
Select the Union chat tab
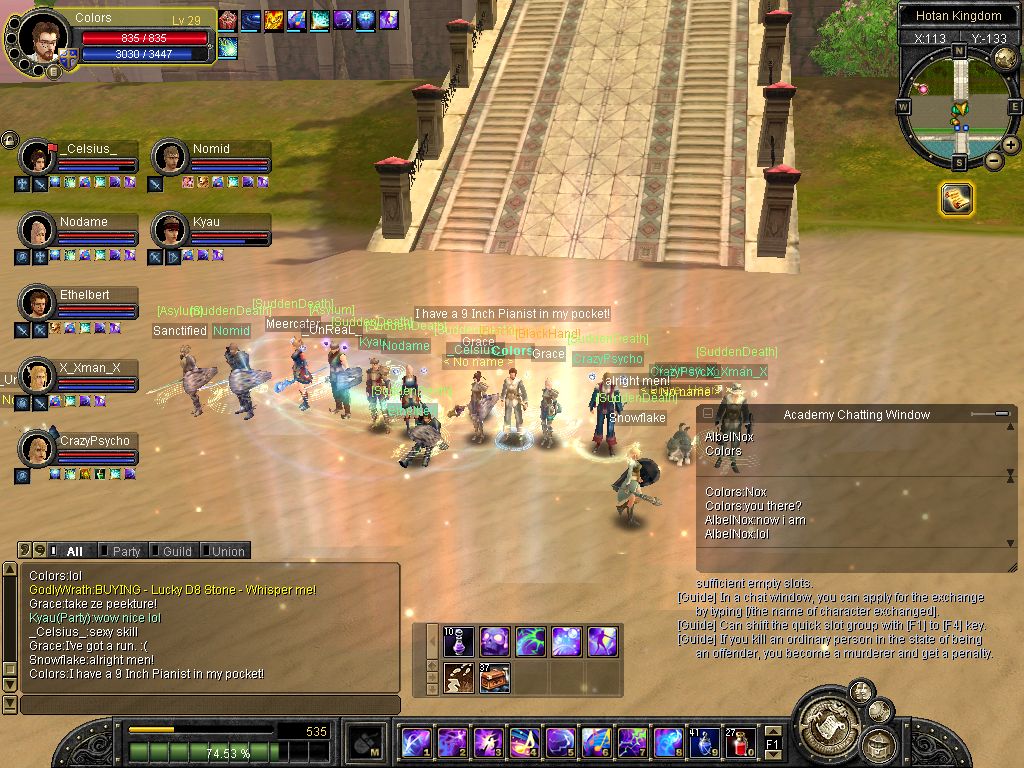point(225,551)
